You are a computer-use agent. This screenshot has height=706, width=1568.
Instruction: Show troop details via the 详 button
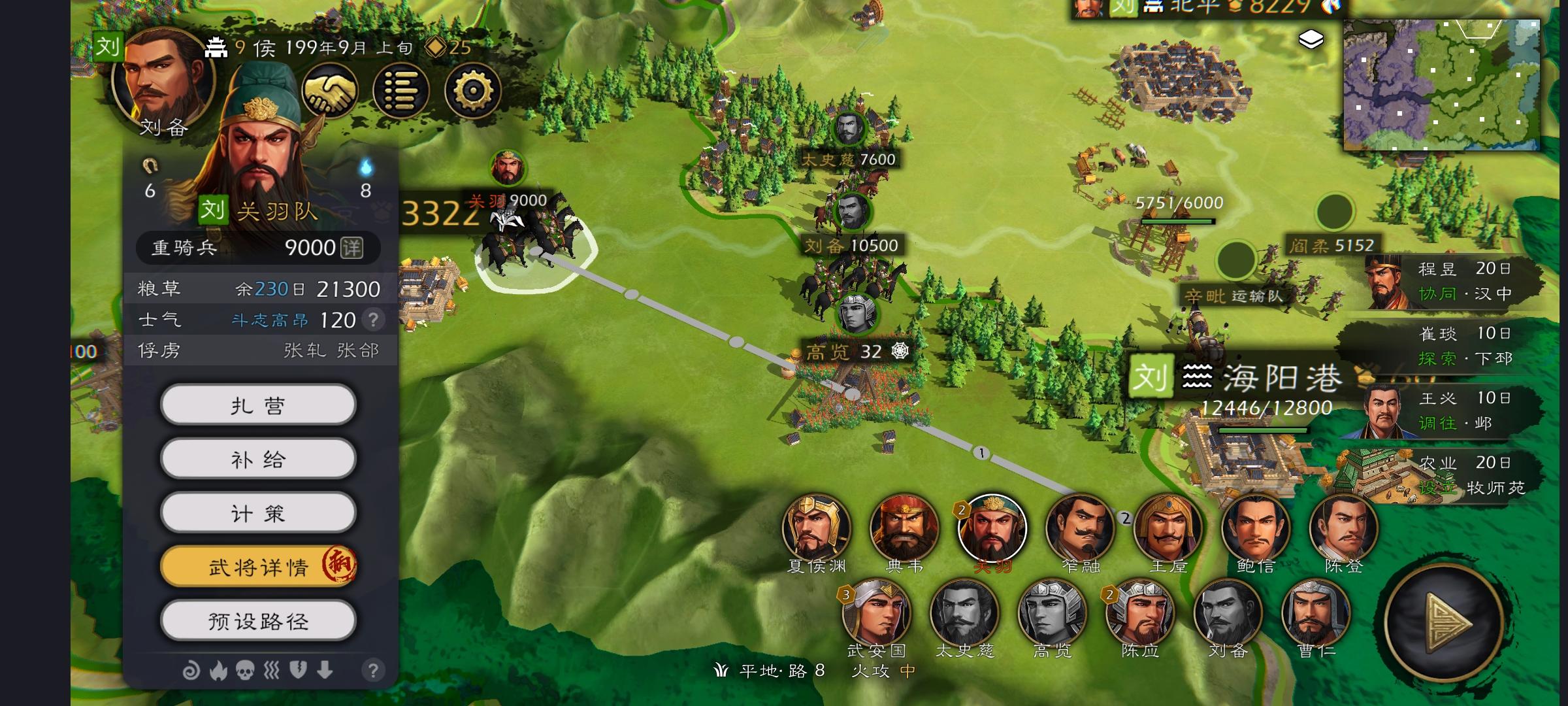(x=351, y=248)
